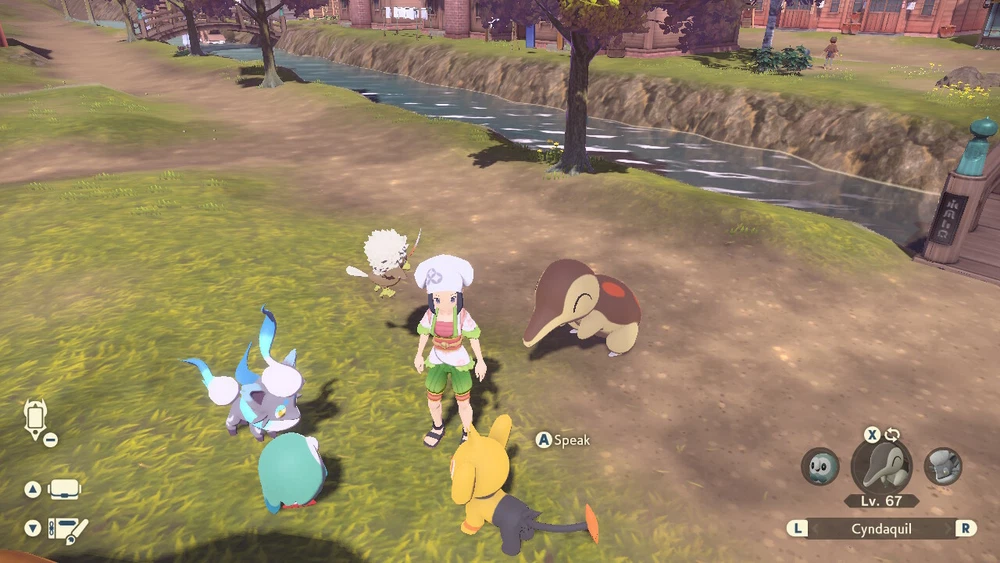Open the satchel bag icon
The image size is (1000, 563).
point(64,490)
